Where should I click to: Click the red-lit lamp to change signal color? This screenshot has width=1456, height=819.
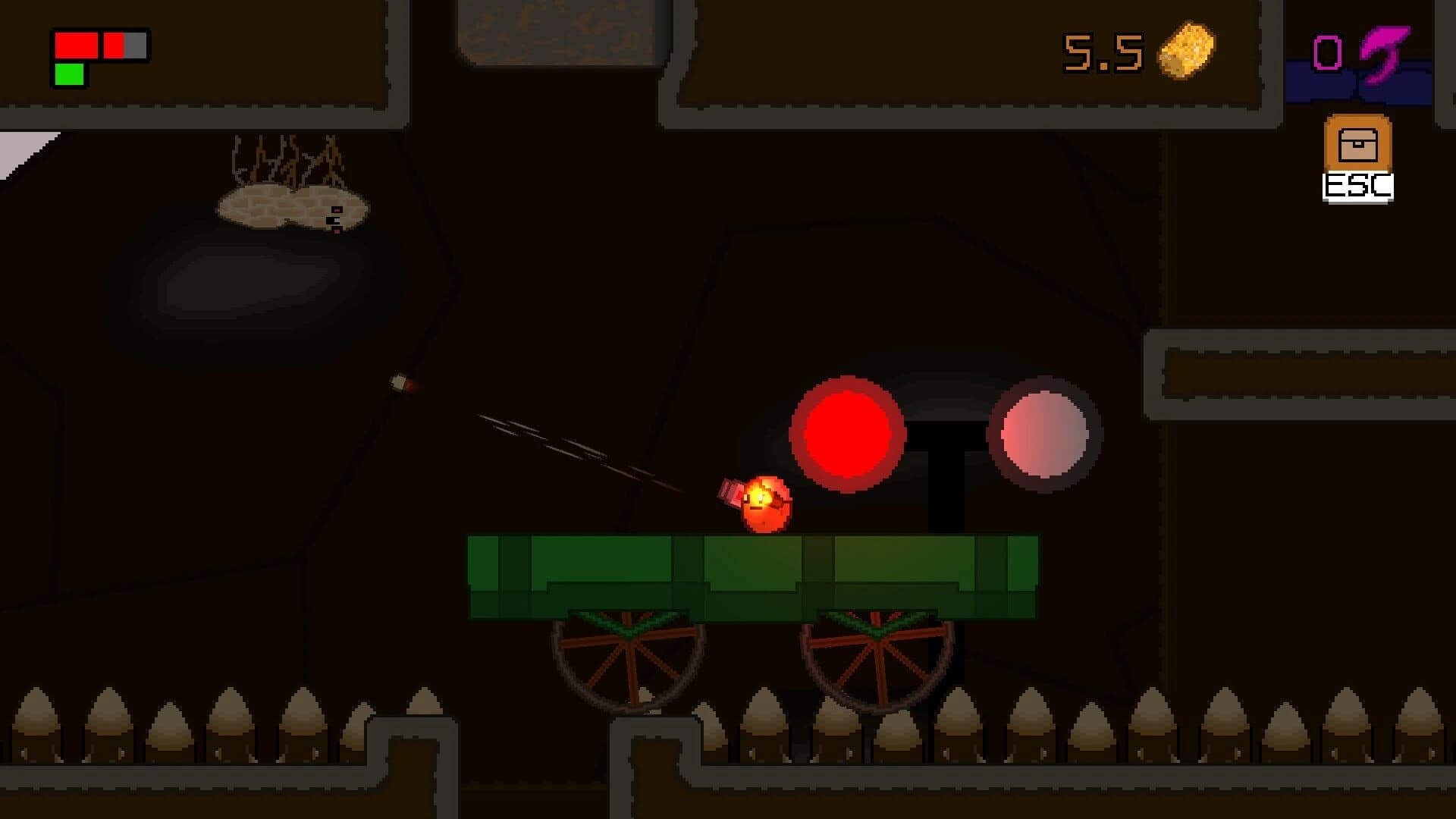(x=849, y=434)
